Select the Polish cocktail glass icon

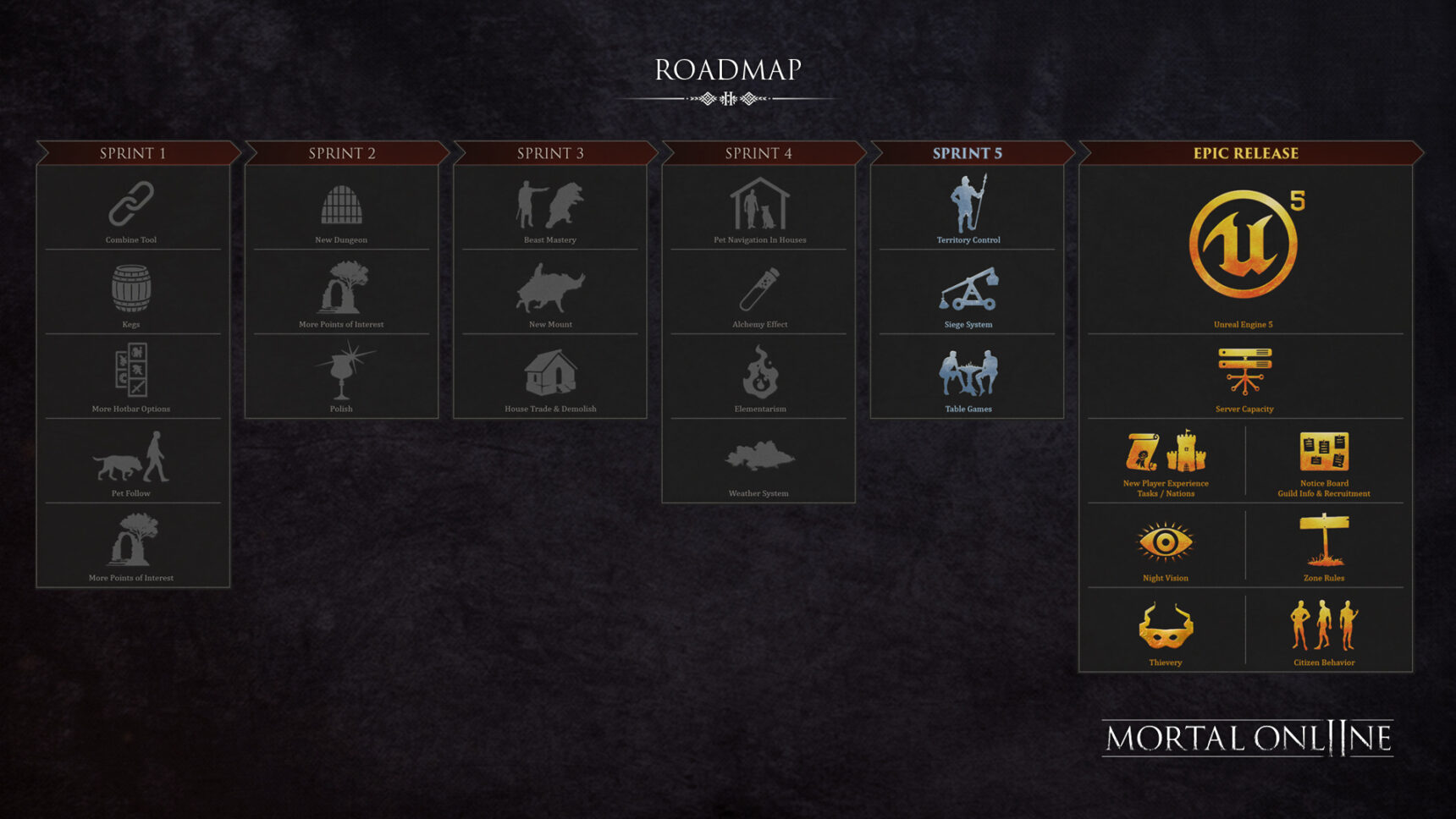point(342,371)
